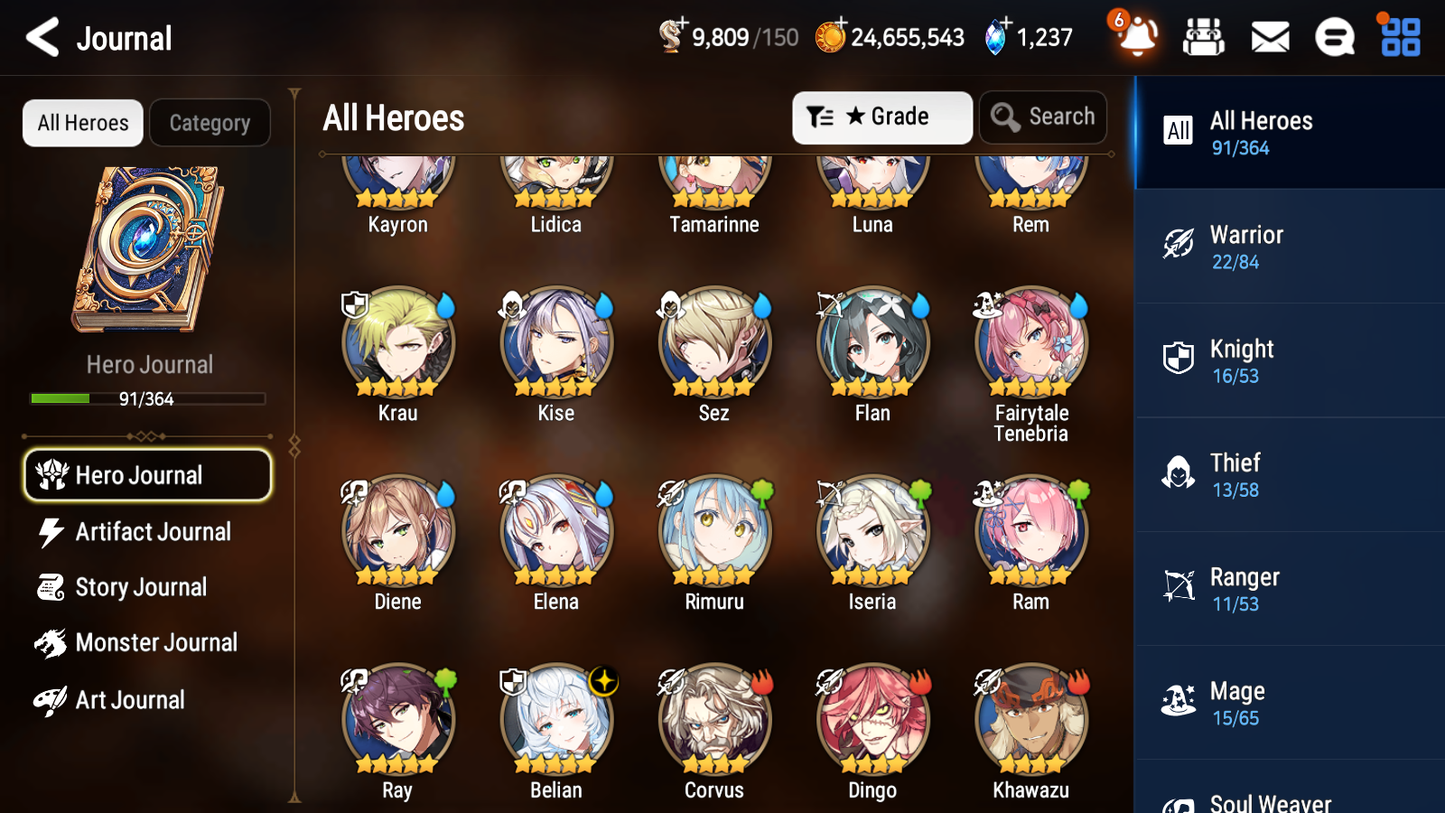Open the in-game chat icon

[x=1334, y=36]
